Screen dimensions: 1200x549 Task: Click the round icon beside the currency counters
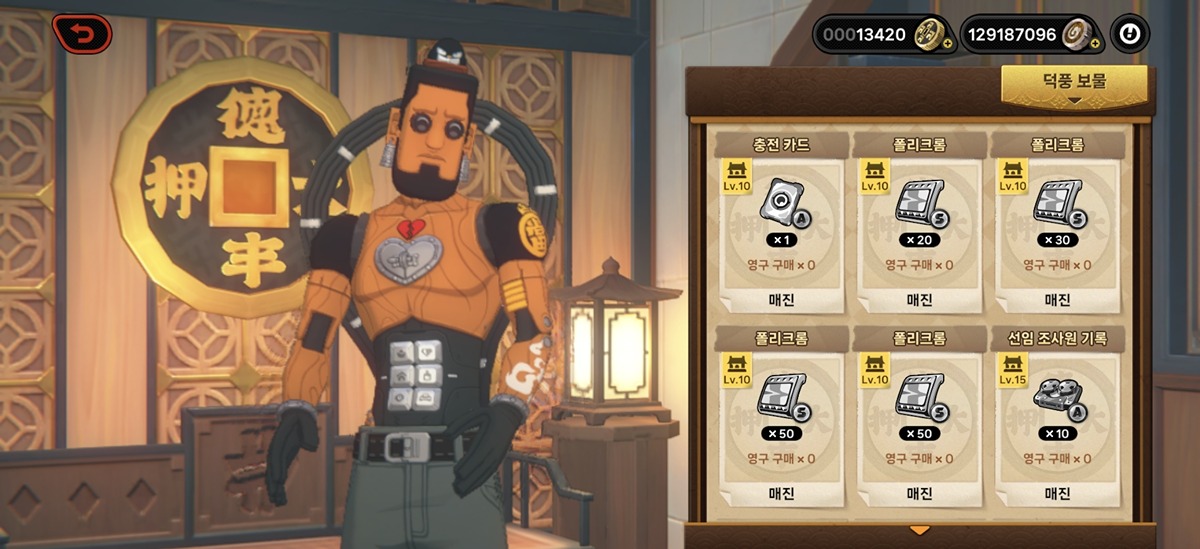click(1130, 34)
